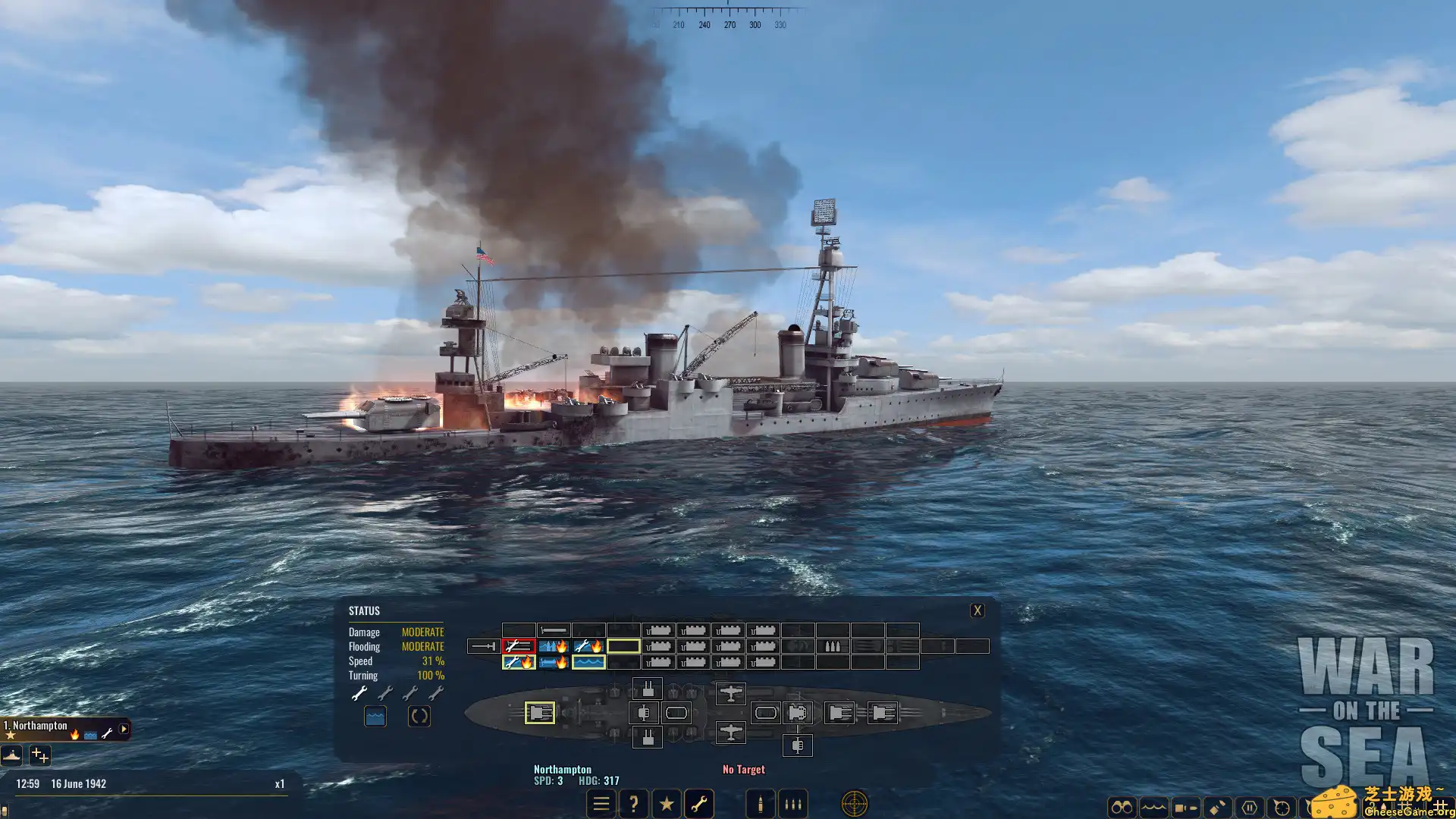This screenshot has height=819, width=1456.
Task: Pause the game with the hexagon pause icon
Action: 1250,805
